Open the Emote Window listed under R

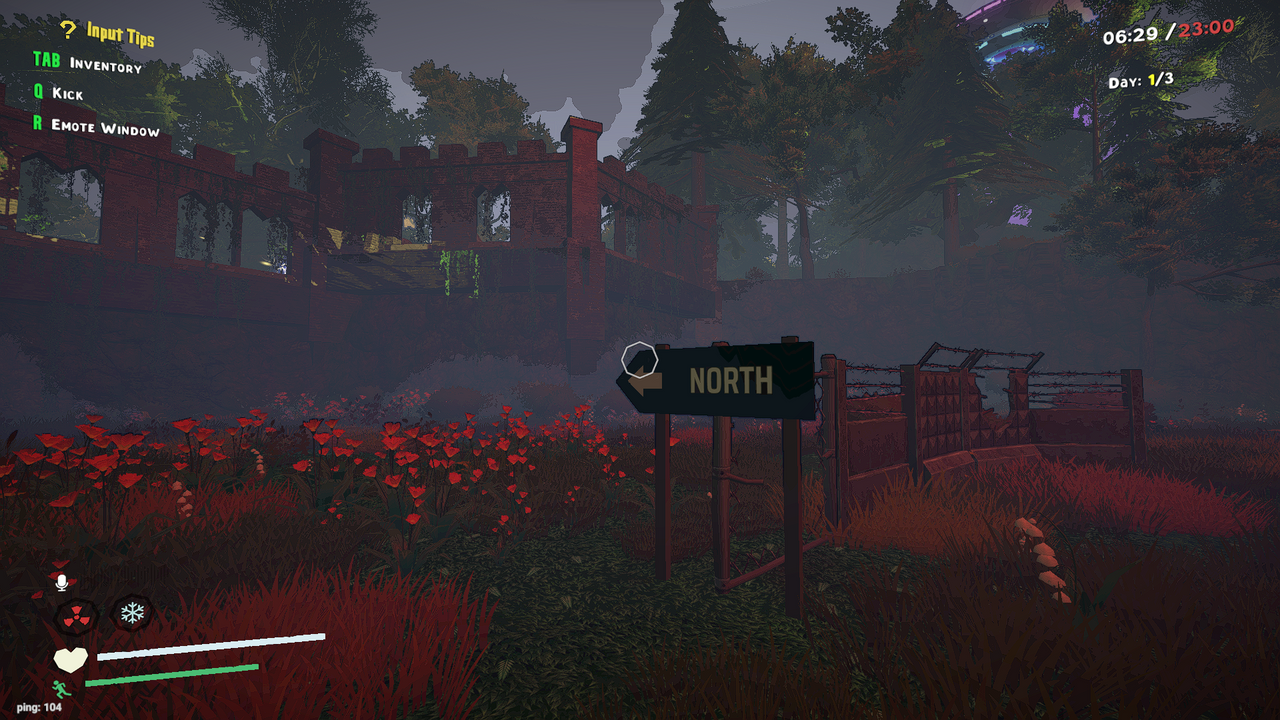point(103,128)
